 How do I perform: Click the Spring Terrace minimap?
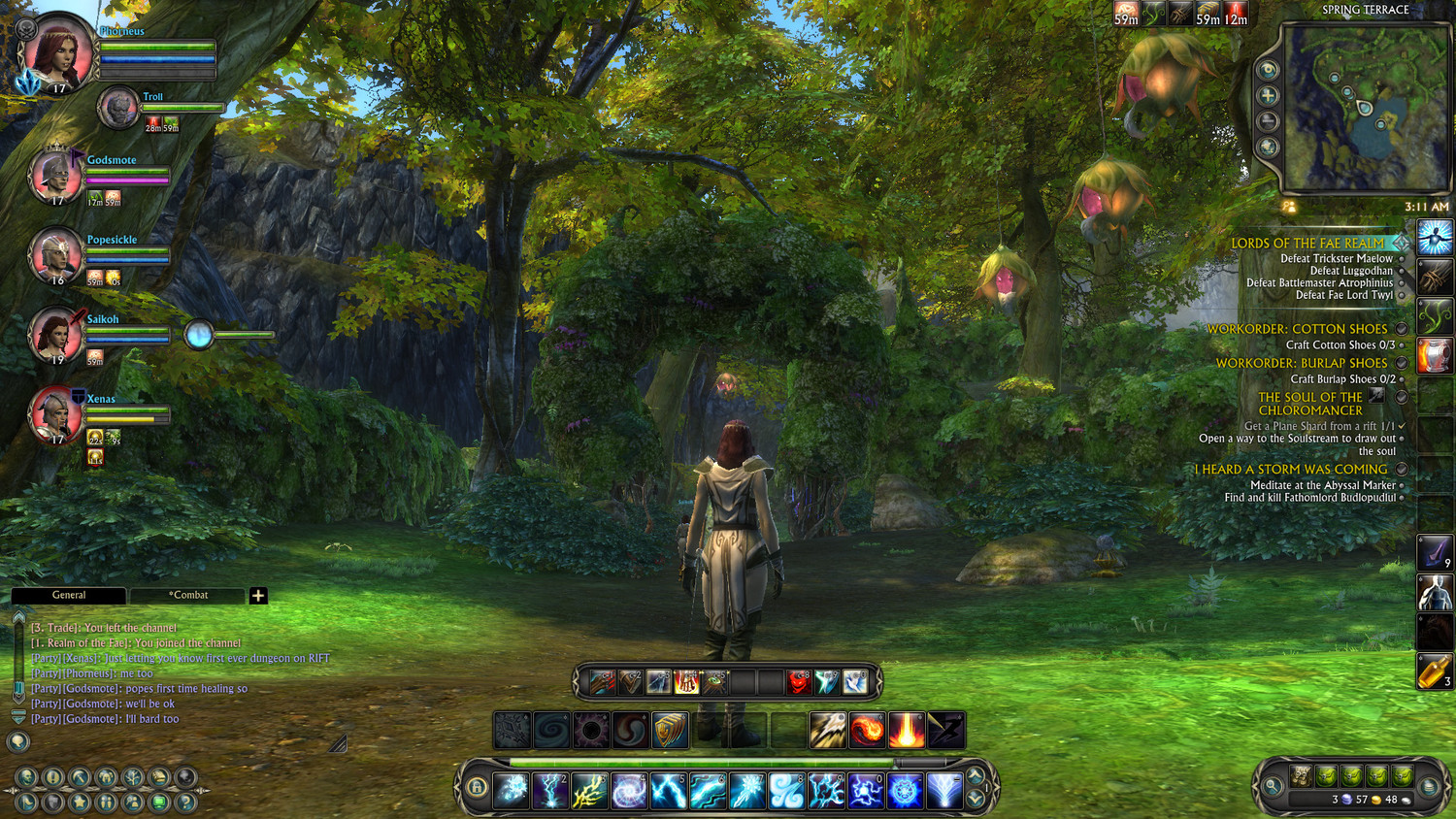coord(1367,107)
